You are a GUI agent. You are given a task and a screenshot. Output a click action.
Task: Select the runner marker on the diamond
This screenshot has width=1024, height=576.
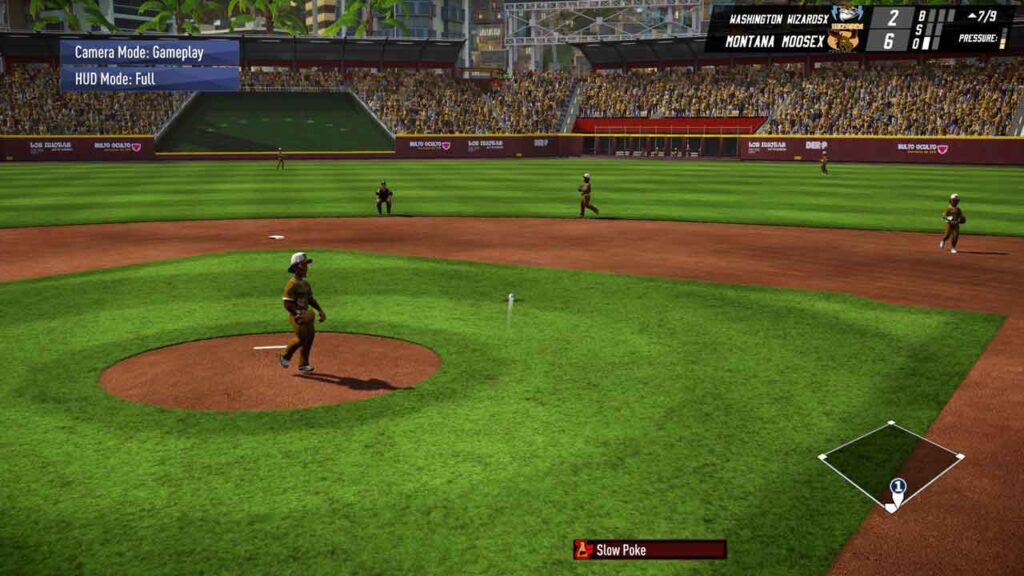coord(897,488)
